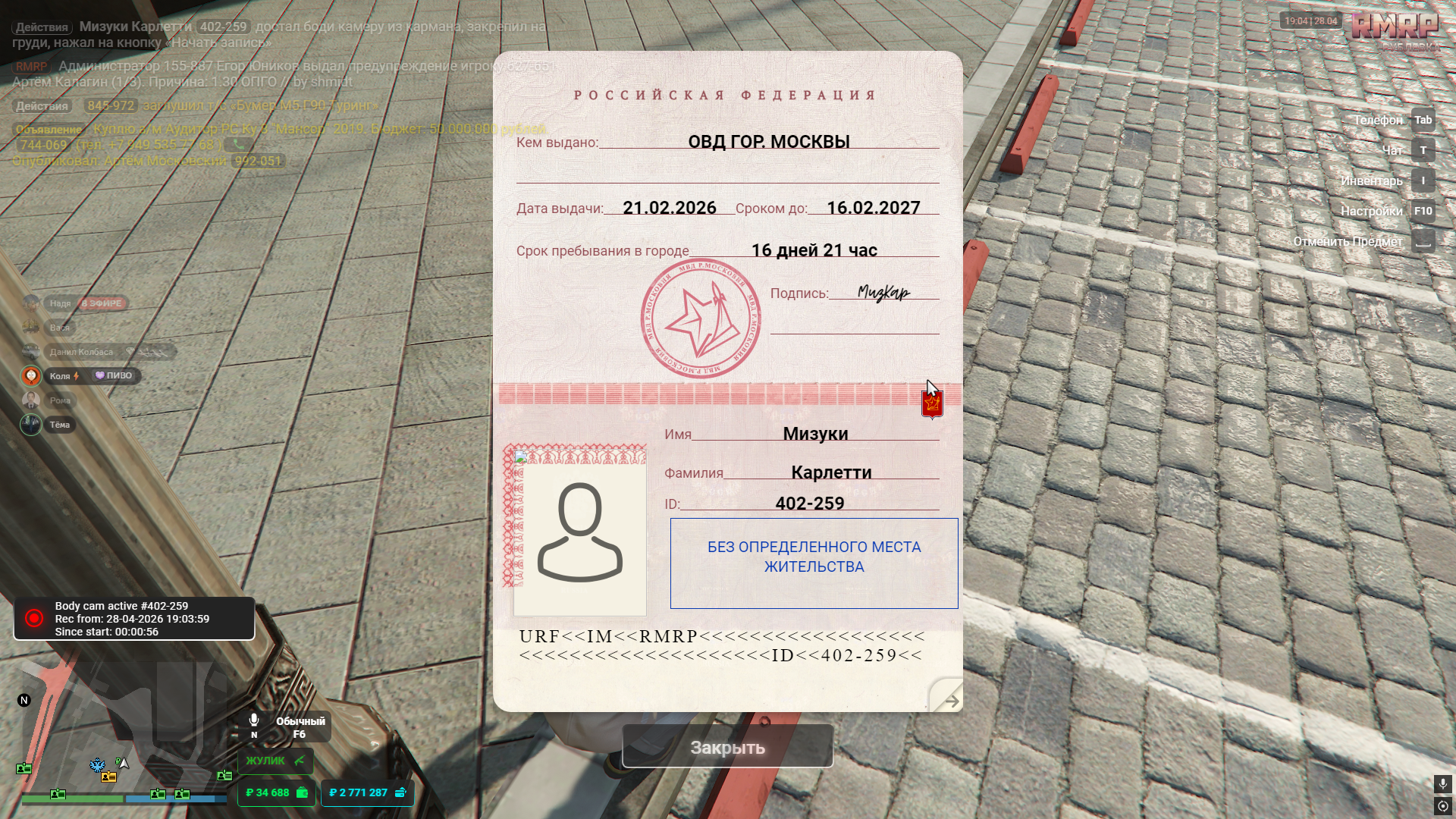Click the bank card balance indicator

click(367, 792)
